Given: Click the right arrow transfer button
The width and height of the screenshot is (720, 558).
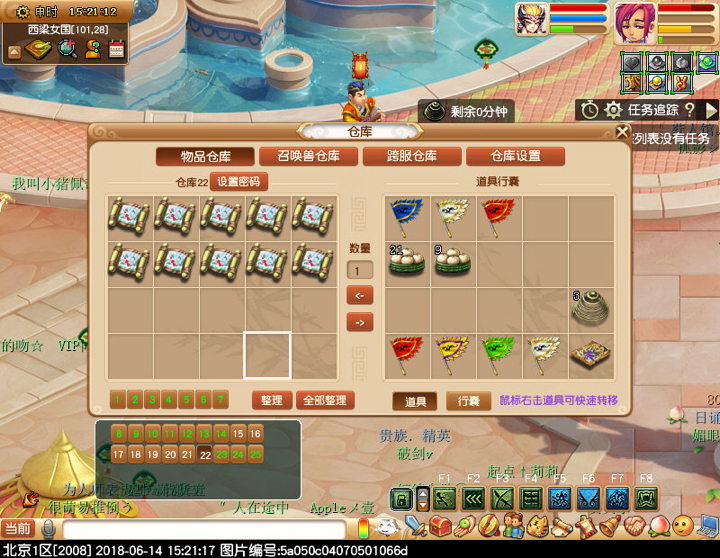Looking at the screenshot, I should click(360, 323).
